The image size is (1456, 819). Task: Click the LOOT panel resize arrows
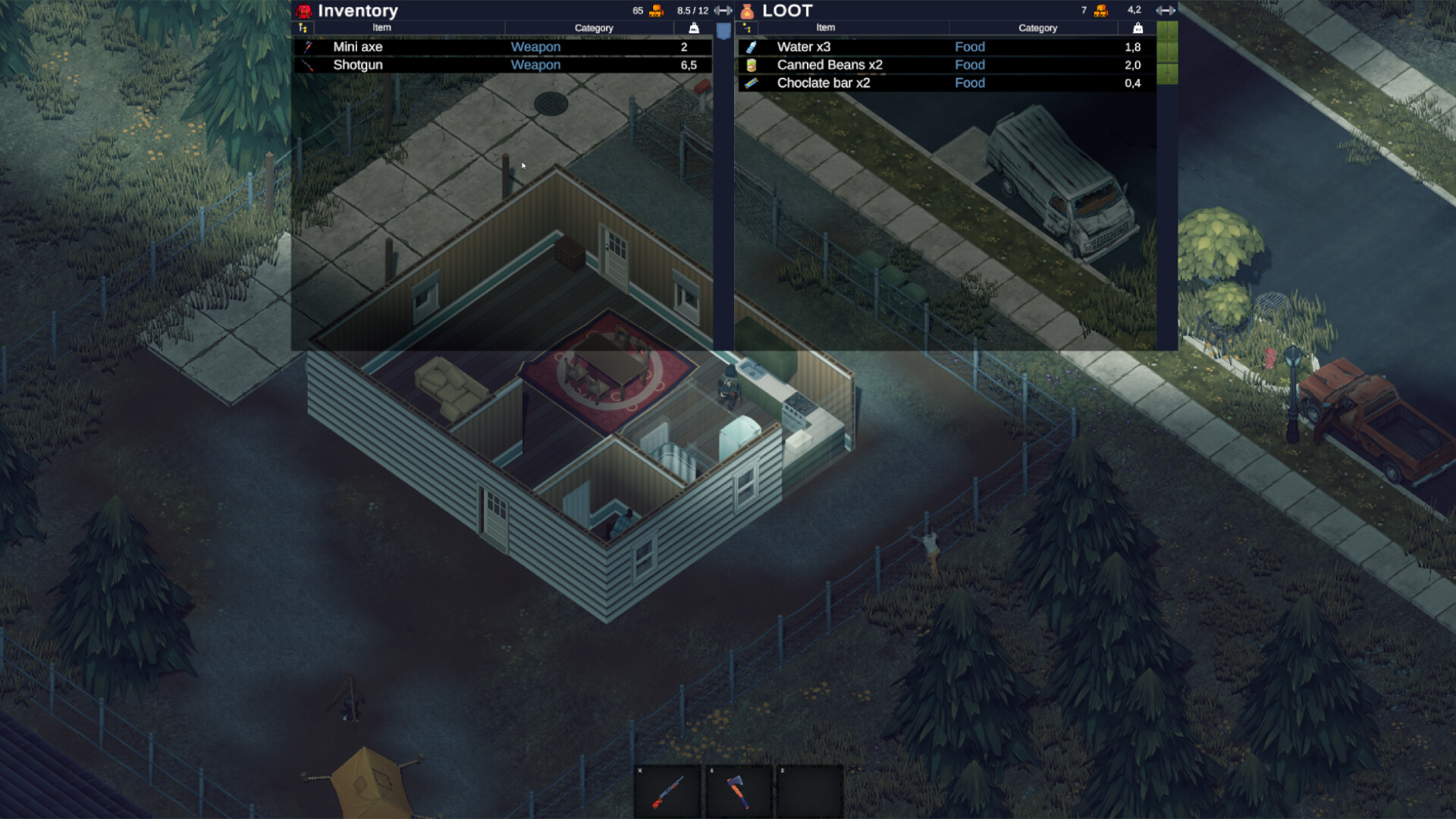click(1165, 11)
